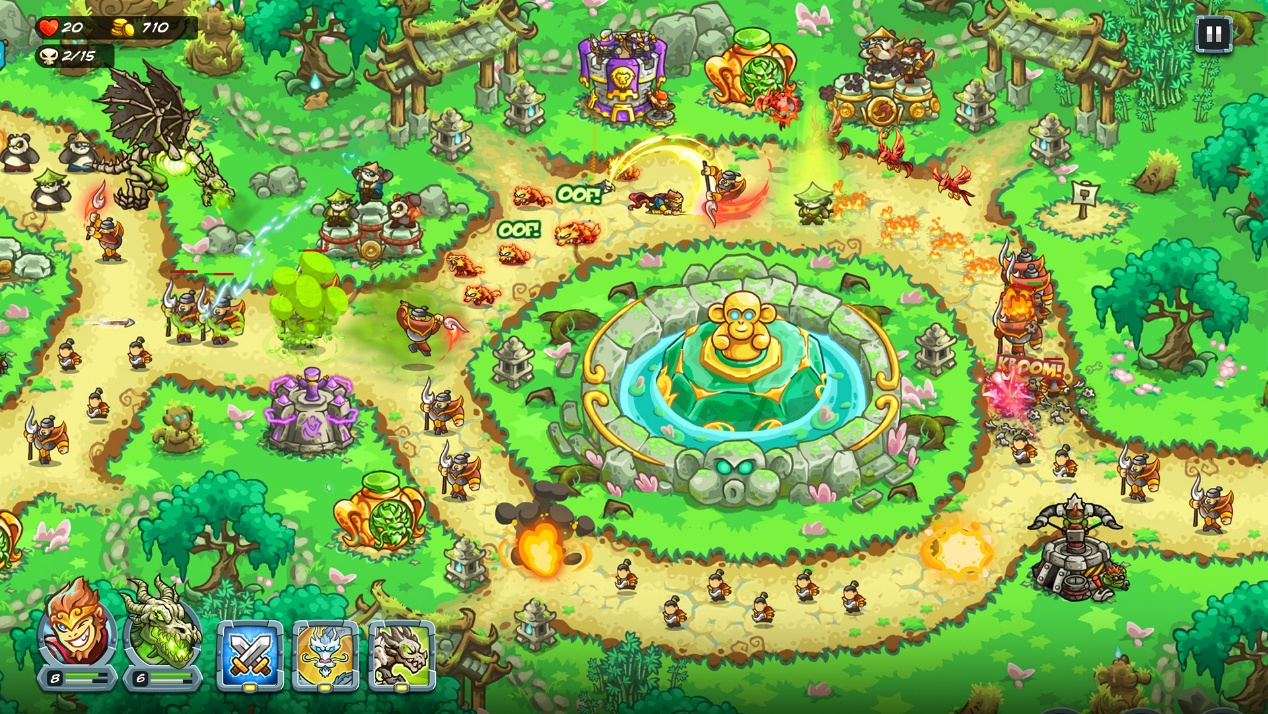Image resolution: width=1268 pixels, height=714 pixels.
Task: Activate the crossed swords reinforcements ability
Action: [x=250, y=655]
